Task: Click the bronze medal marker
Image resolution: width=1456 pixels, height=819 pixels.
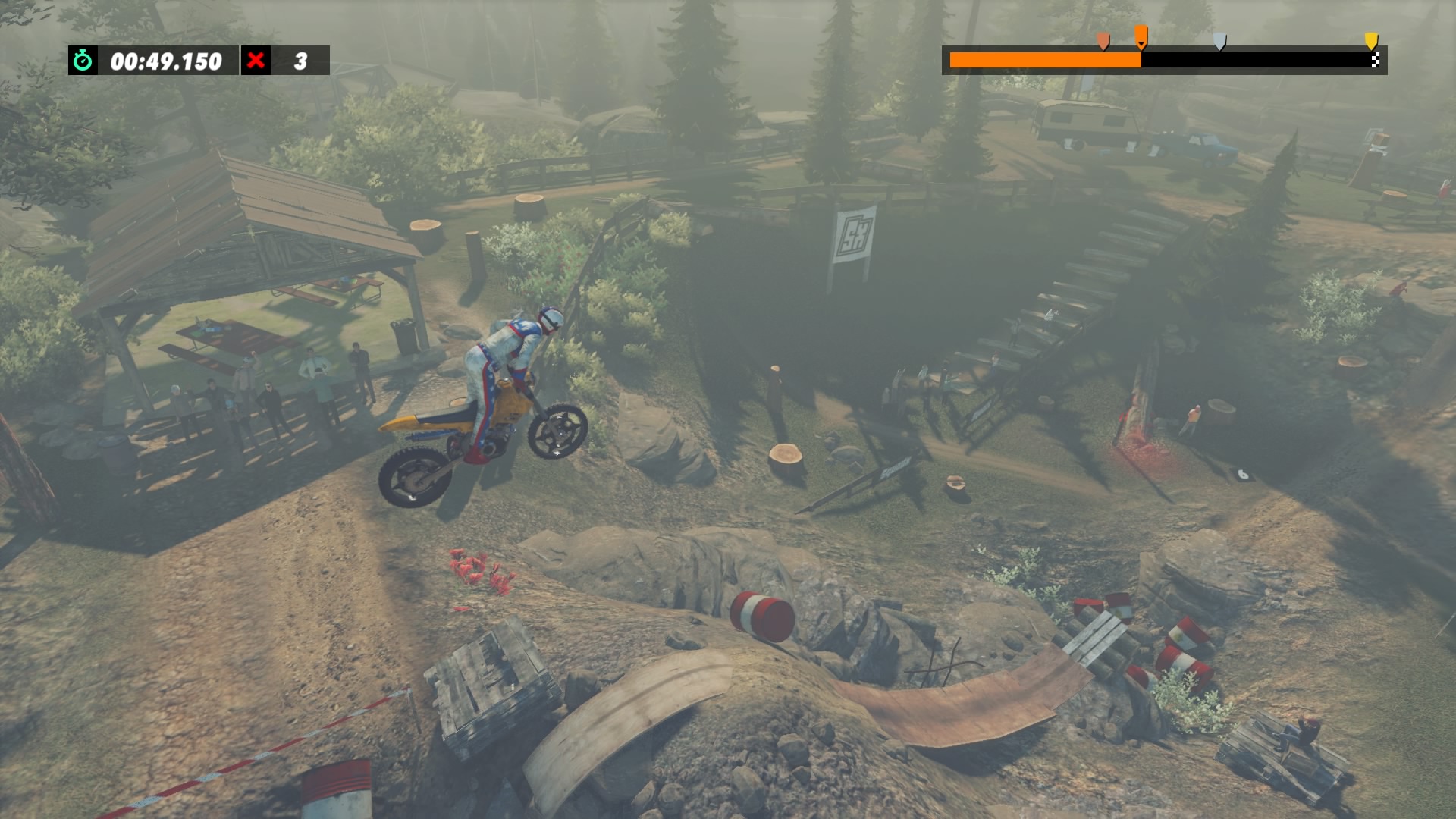Action: [1103, 40]
